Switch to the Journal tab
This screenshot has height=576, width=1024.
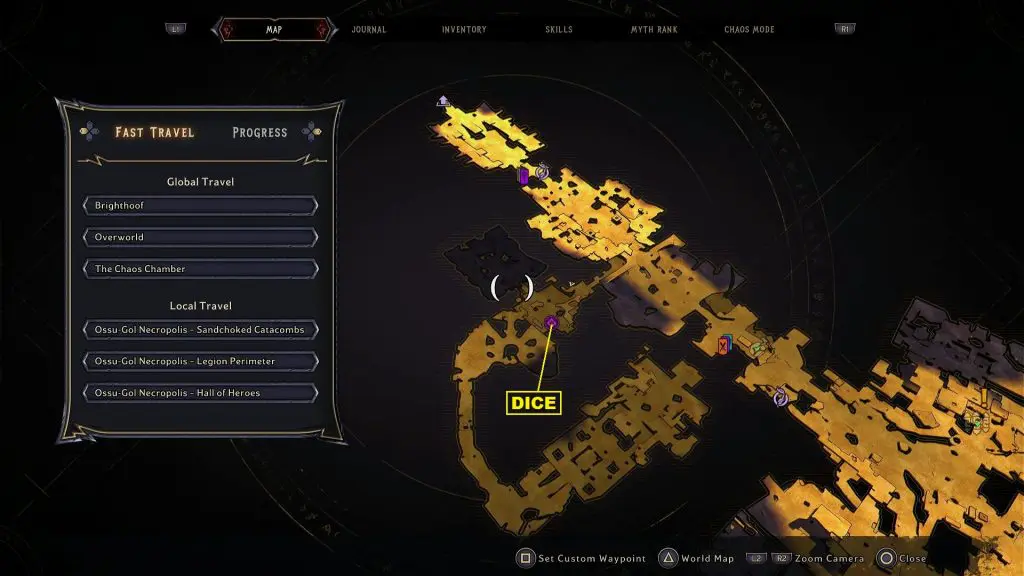(x=369, y=29)
